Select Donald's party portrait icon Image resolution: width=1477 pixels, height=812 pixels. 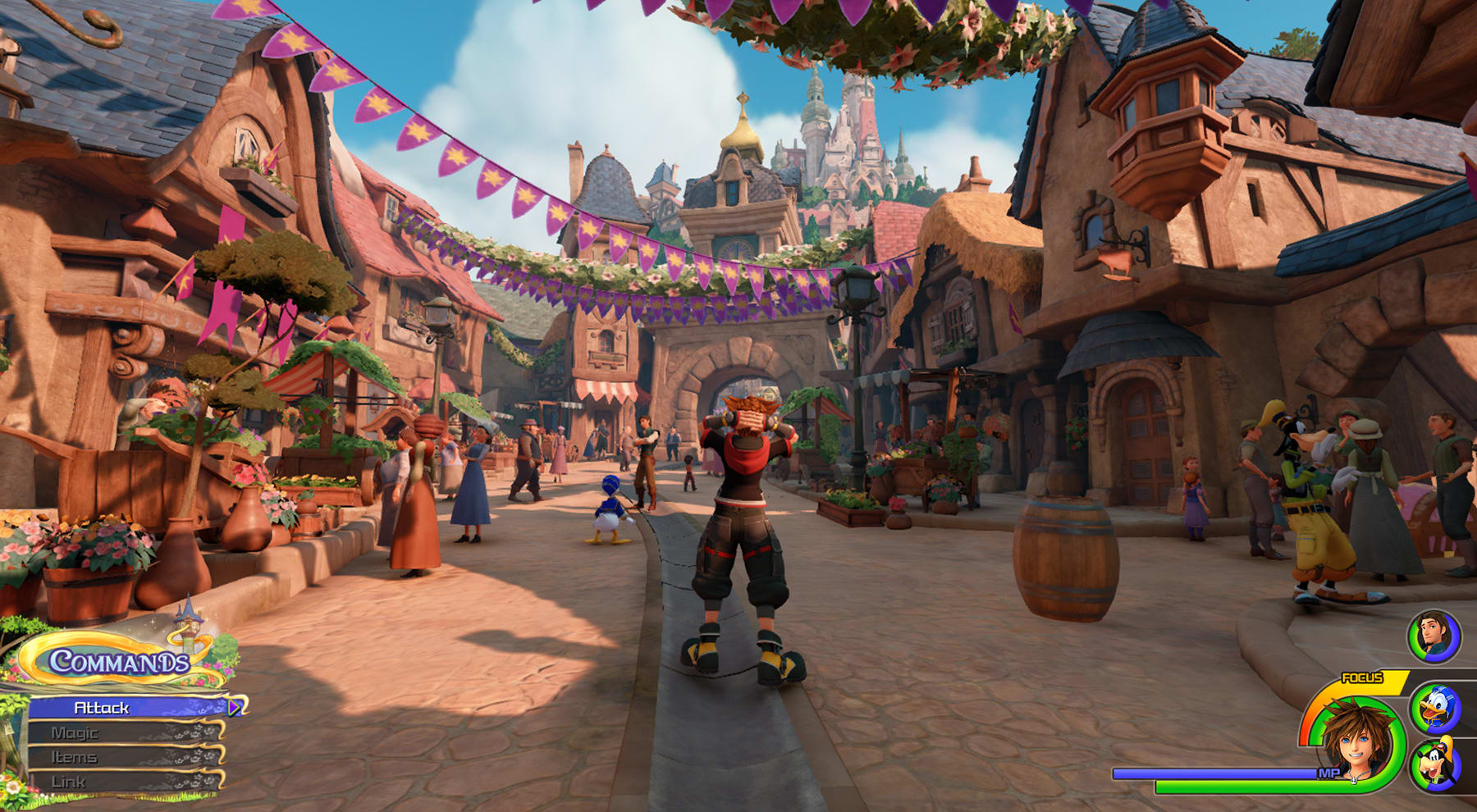[x=1435, y=708]
